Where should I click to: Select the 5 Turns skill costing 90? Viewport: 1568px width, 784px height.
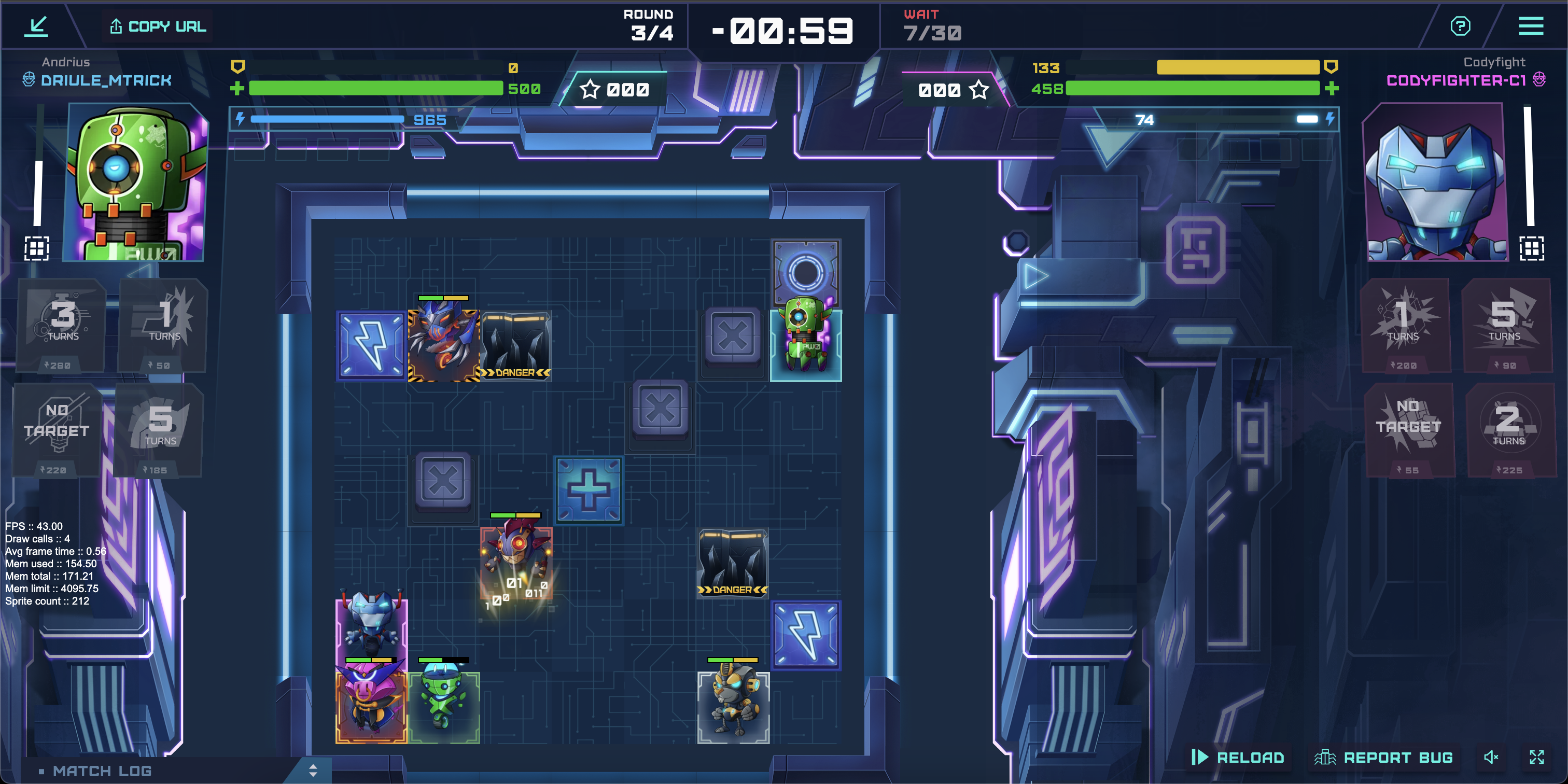1508,326
